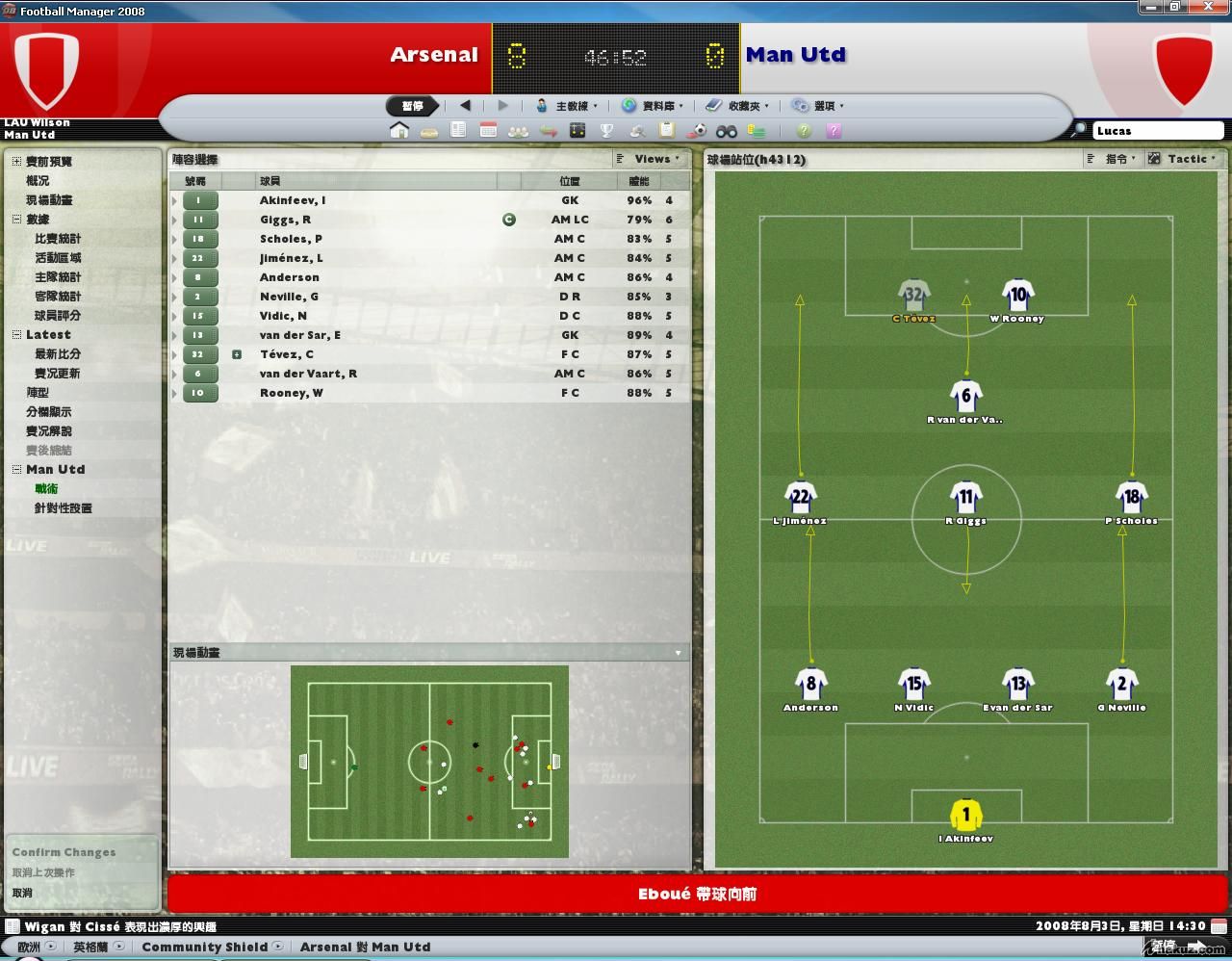
Task: Open 球員評分 player ratings in the sidebar
Action: (58, 315)
